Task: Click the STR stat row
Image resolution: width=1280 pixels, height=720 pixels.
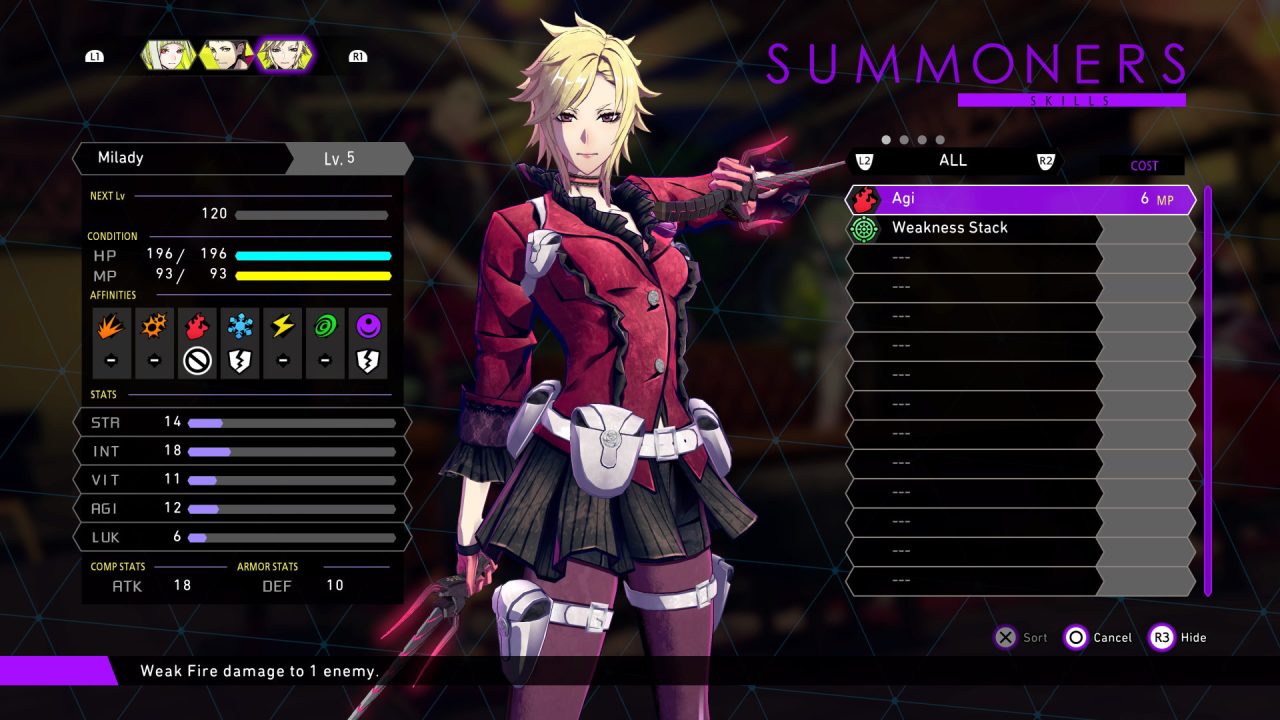Action: pos(242,422)
